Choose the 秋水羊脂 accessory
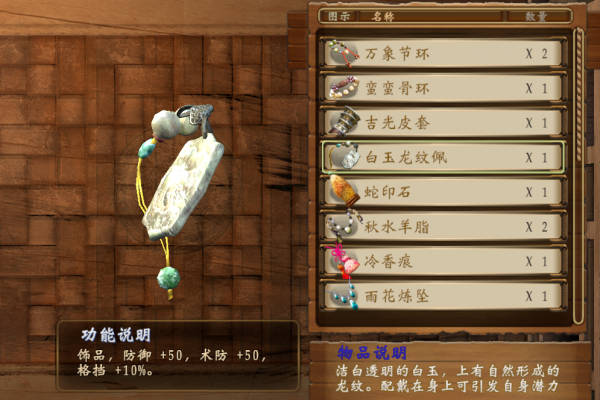This screenshot has height=400, width=600. [442, 227]
